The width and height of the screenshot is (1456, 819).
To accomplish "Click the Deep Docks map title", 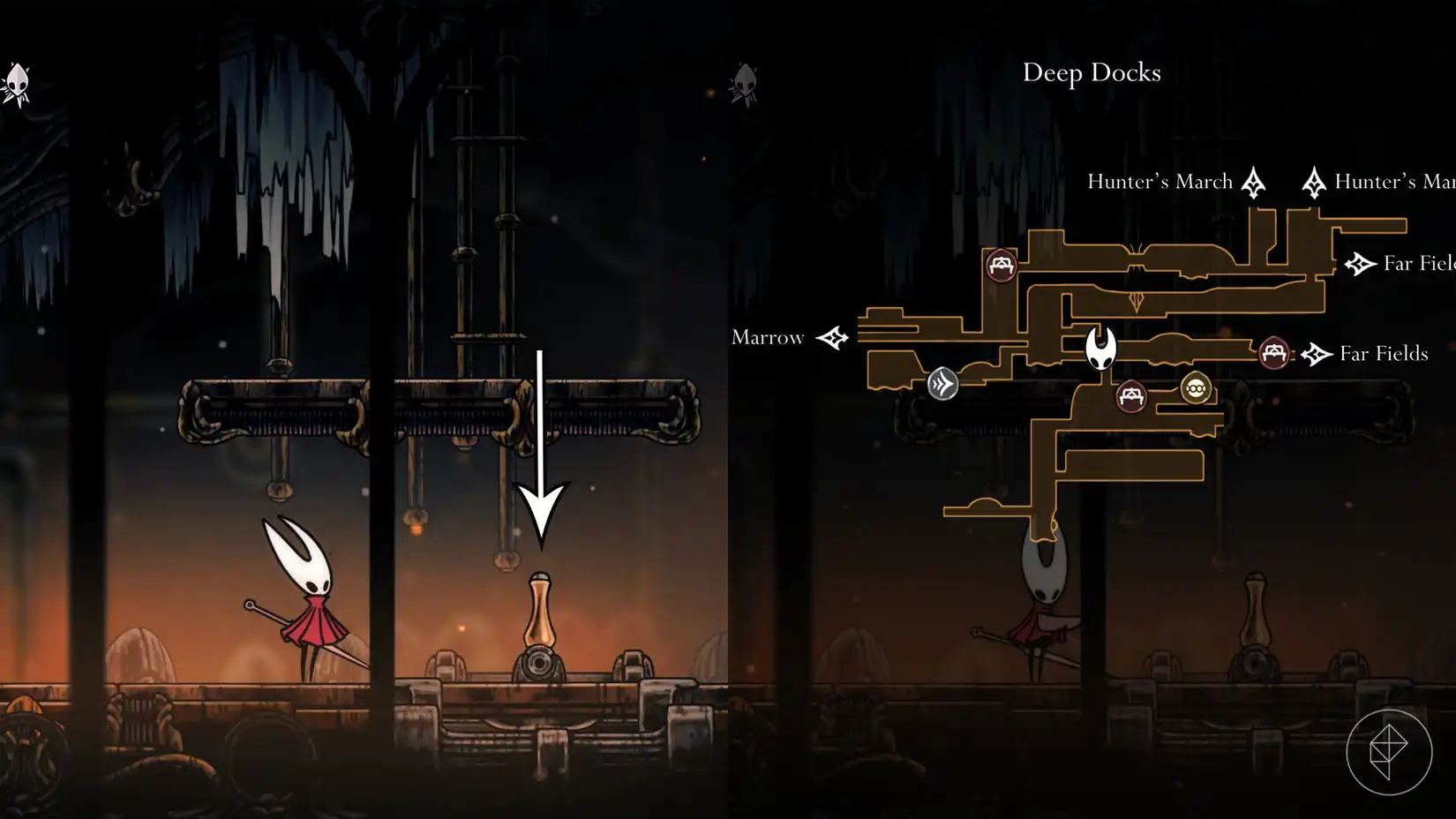I will point(1092,73).
